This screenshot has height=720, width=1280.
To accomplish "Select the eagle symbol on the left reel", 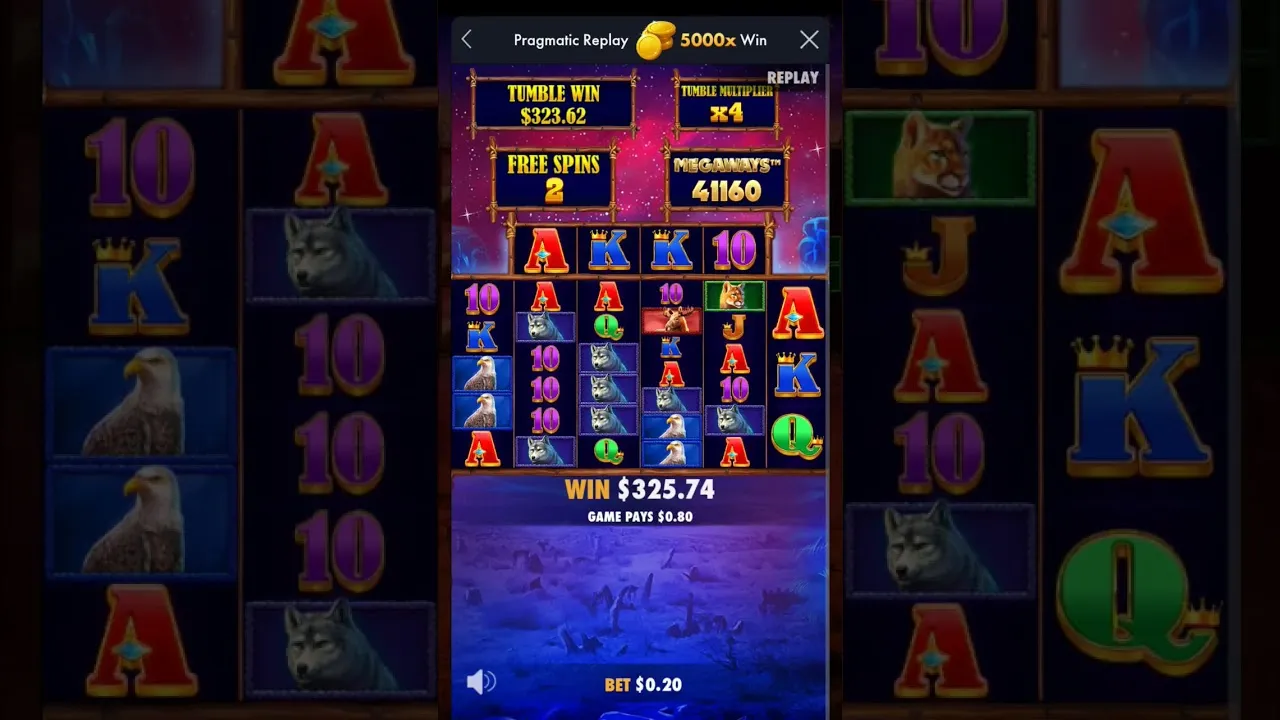I will coord(483,375).
